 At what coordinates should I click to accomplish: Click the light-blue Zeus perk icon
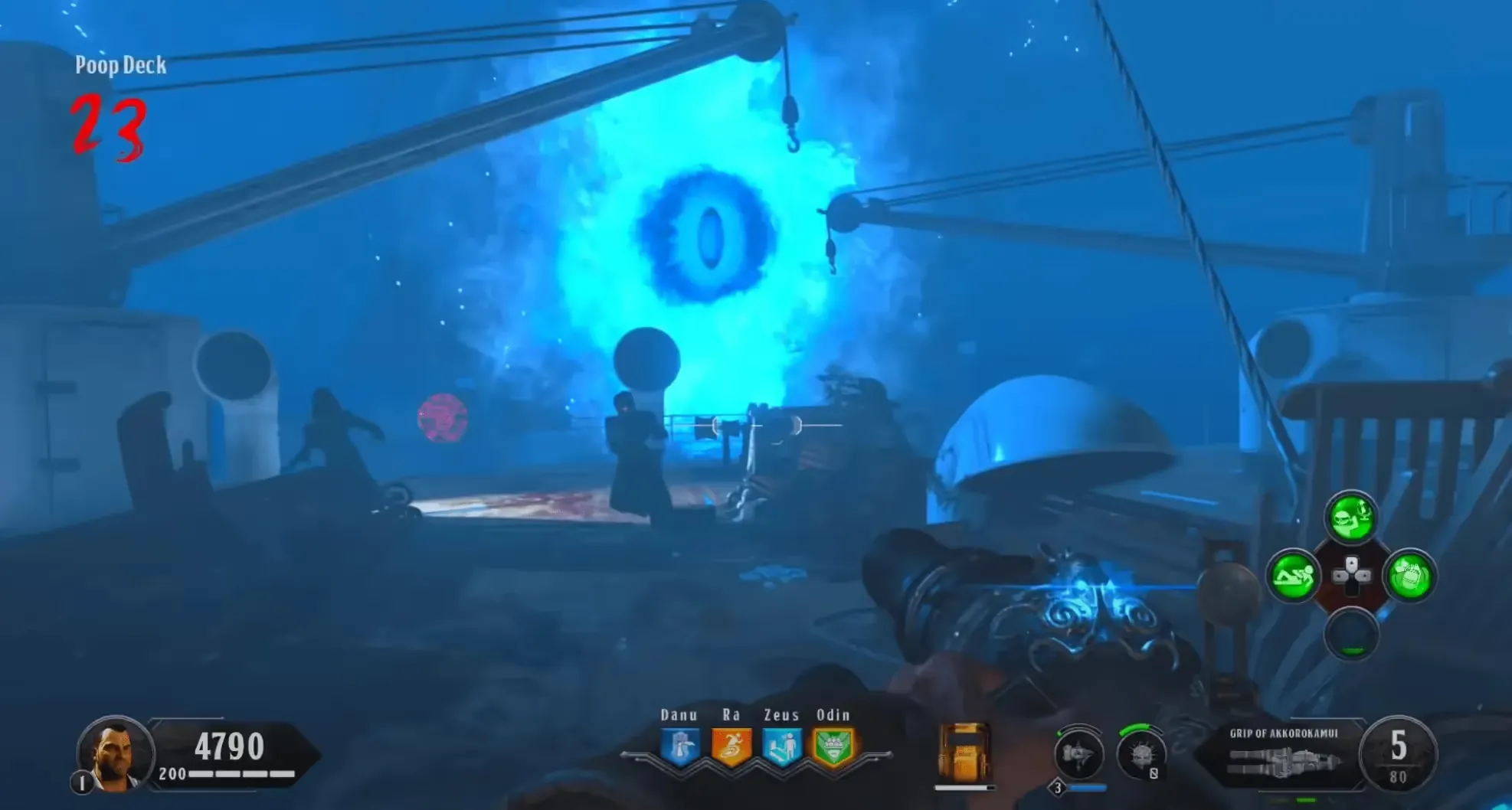[781, 746]
